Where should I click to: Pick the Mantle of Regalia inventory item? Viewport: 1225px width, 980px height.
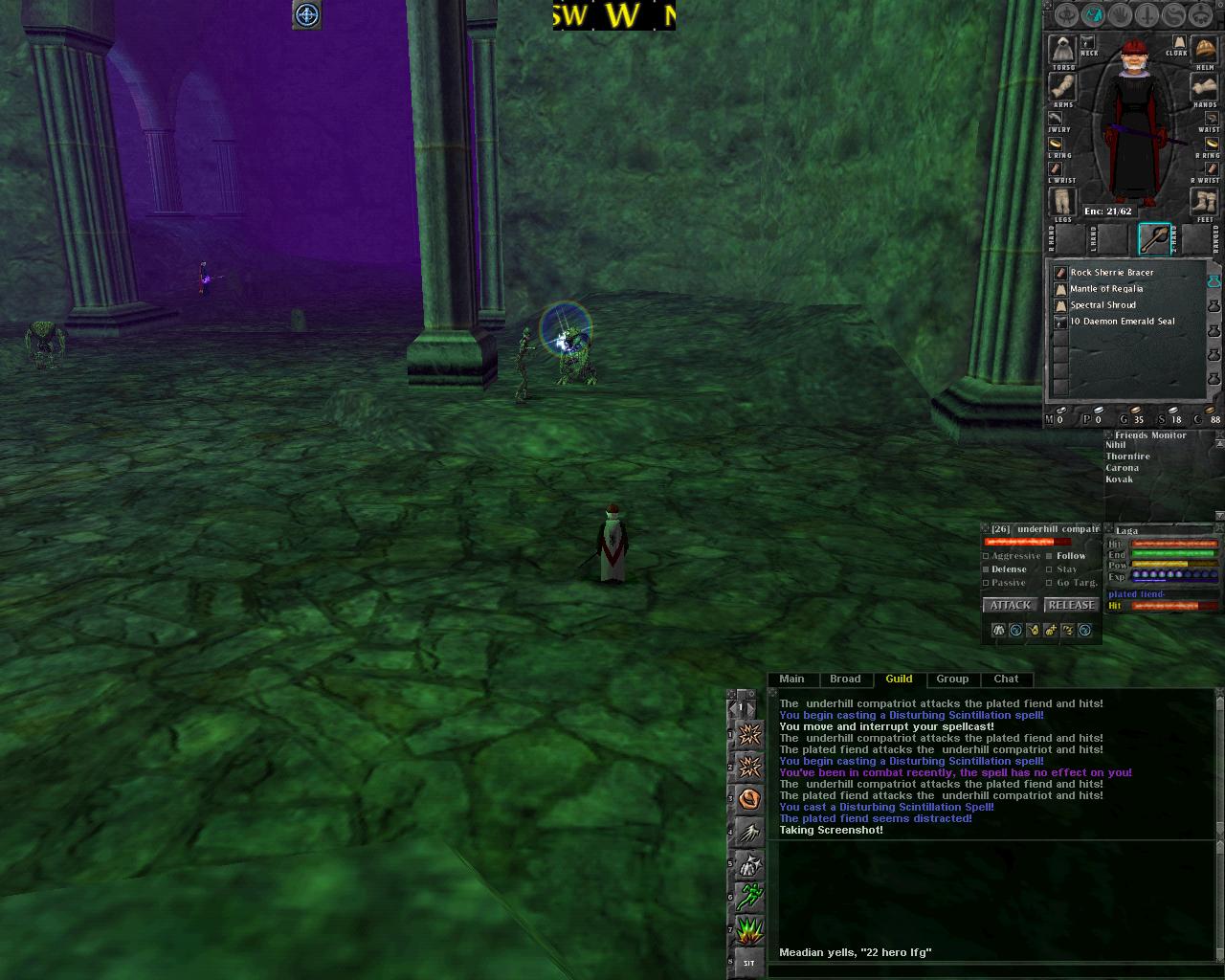(1105, 289)
